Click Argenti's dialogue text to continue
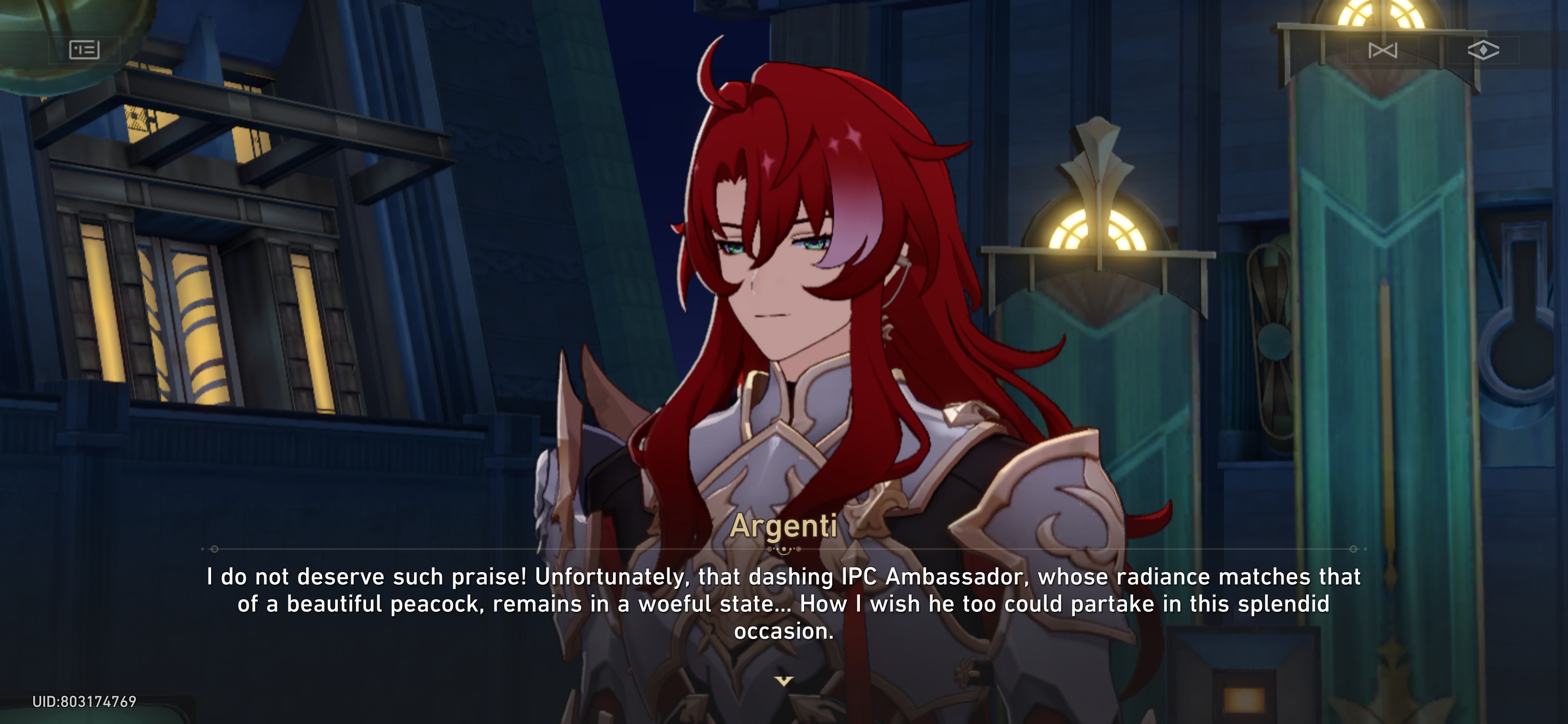The image size is (1568, 724). 784,603
